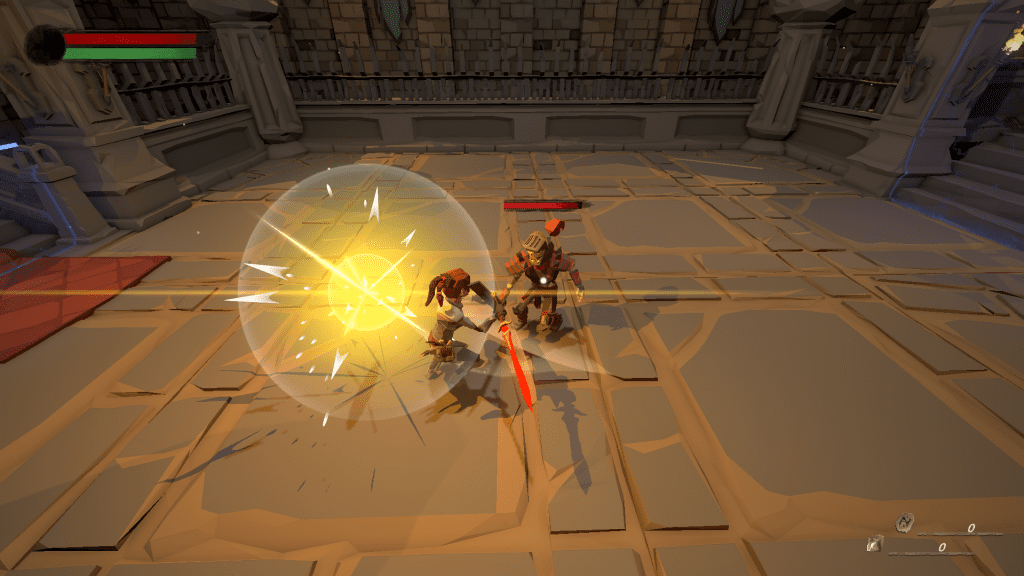Select the crystal shard currency icon

click(874, 544)
